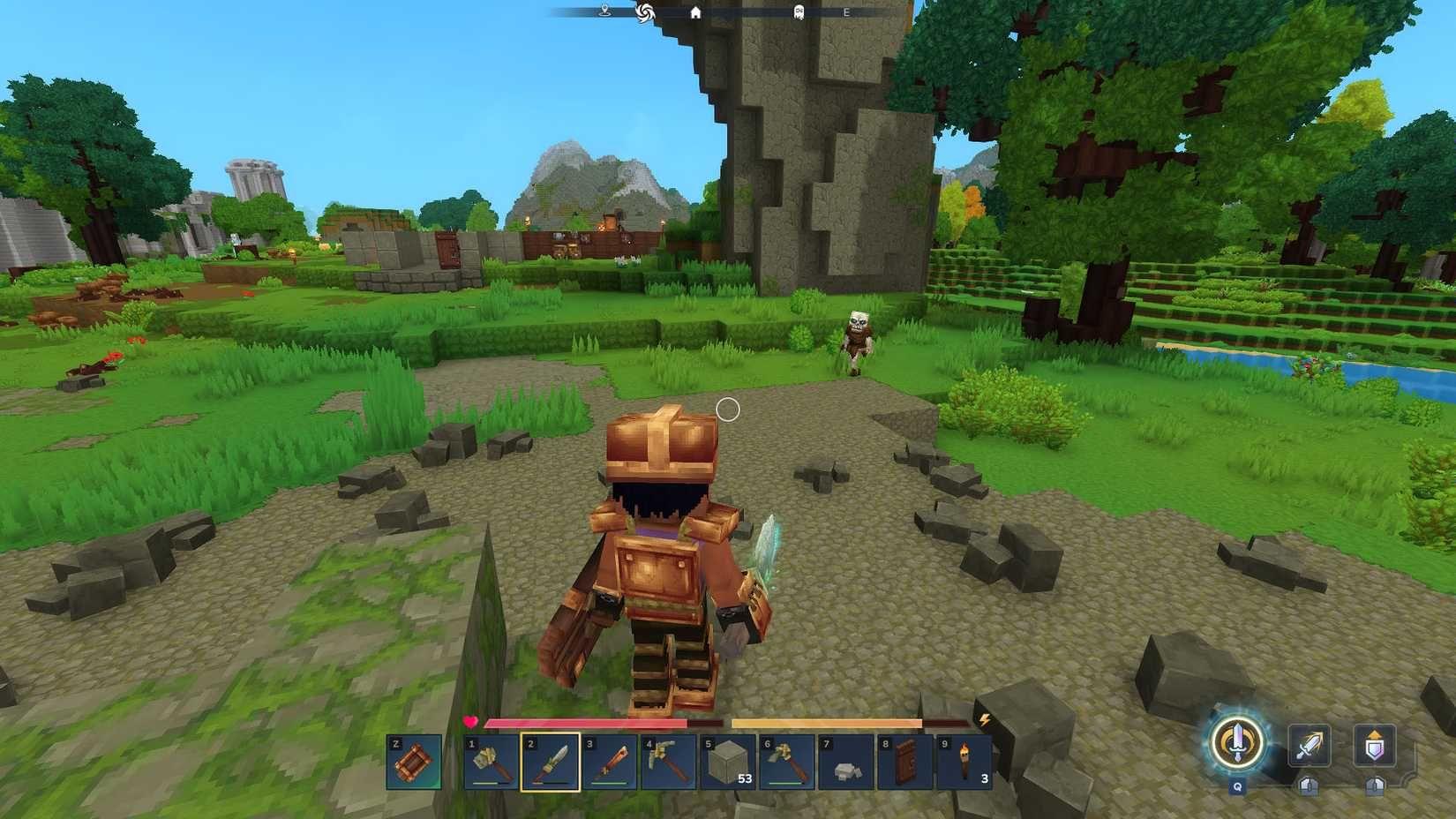1456x819 pixels.
Task: Click the ghost mob marker on the compass
Action: pyautogui.click(x=799, y=12)
